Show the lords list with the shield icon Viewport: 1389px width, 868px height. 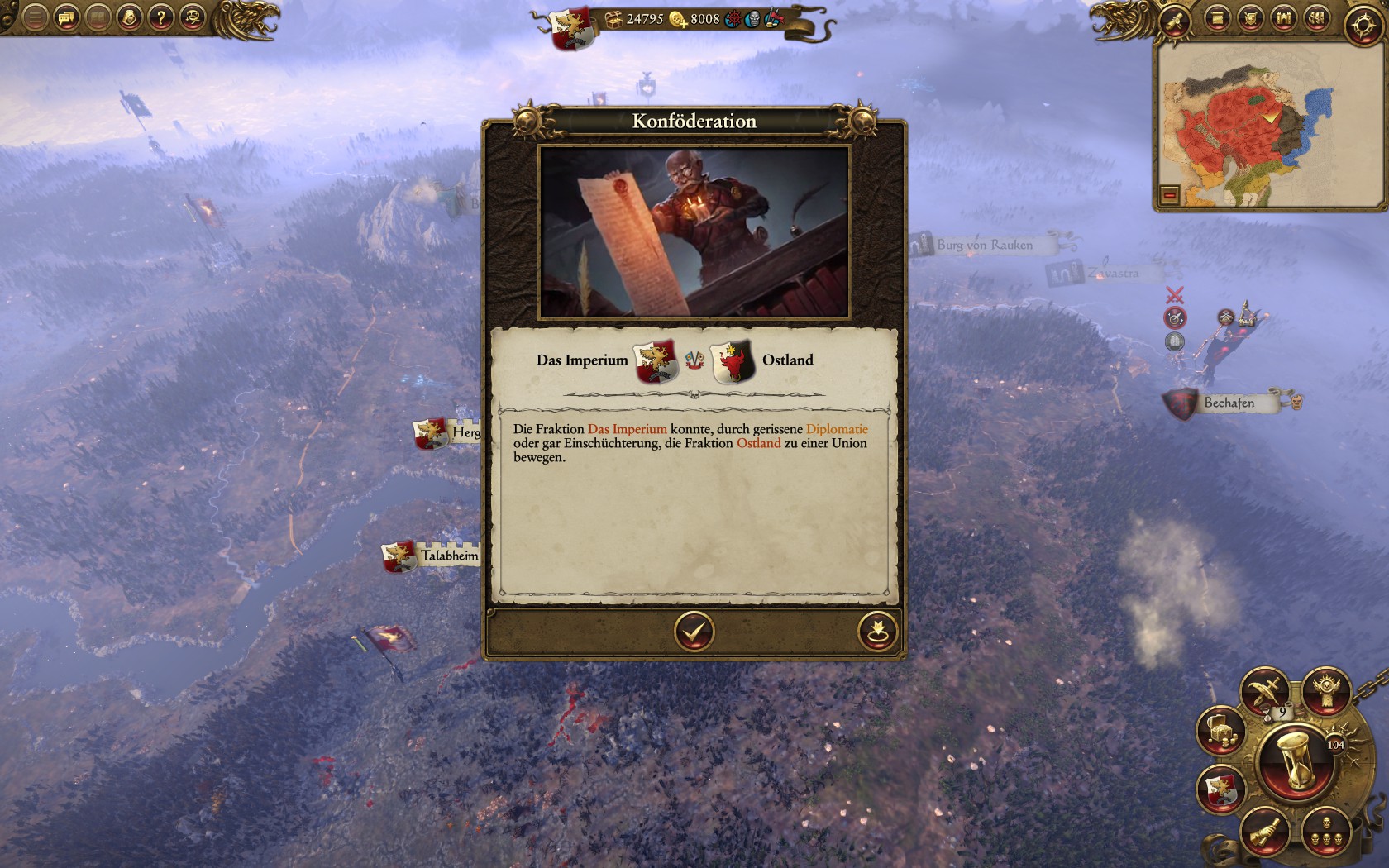(x=1249, y=18)
